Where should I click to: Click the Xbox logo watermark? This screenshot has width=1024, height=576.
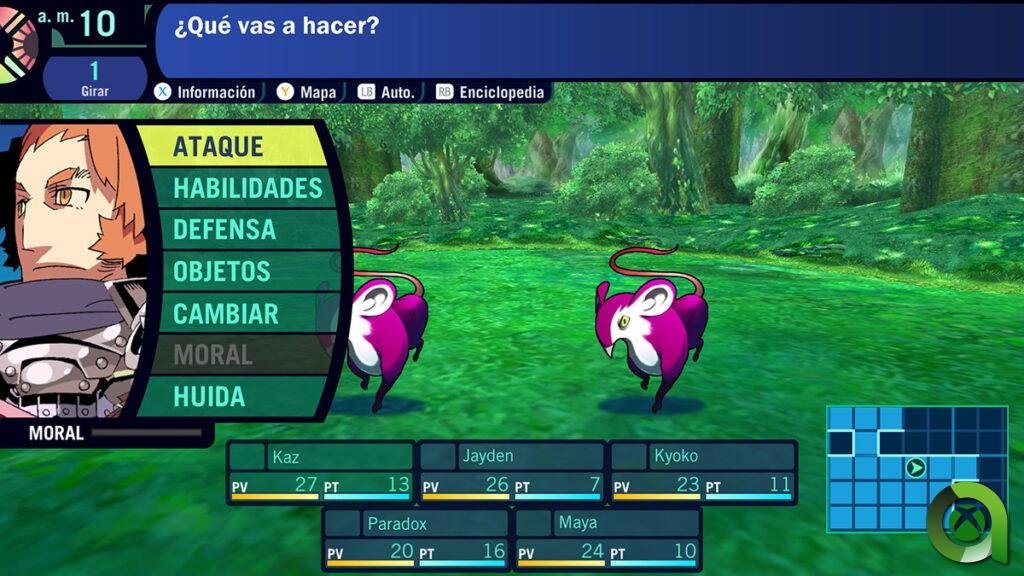[960, 518]
